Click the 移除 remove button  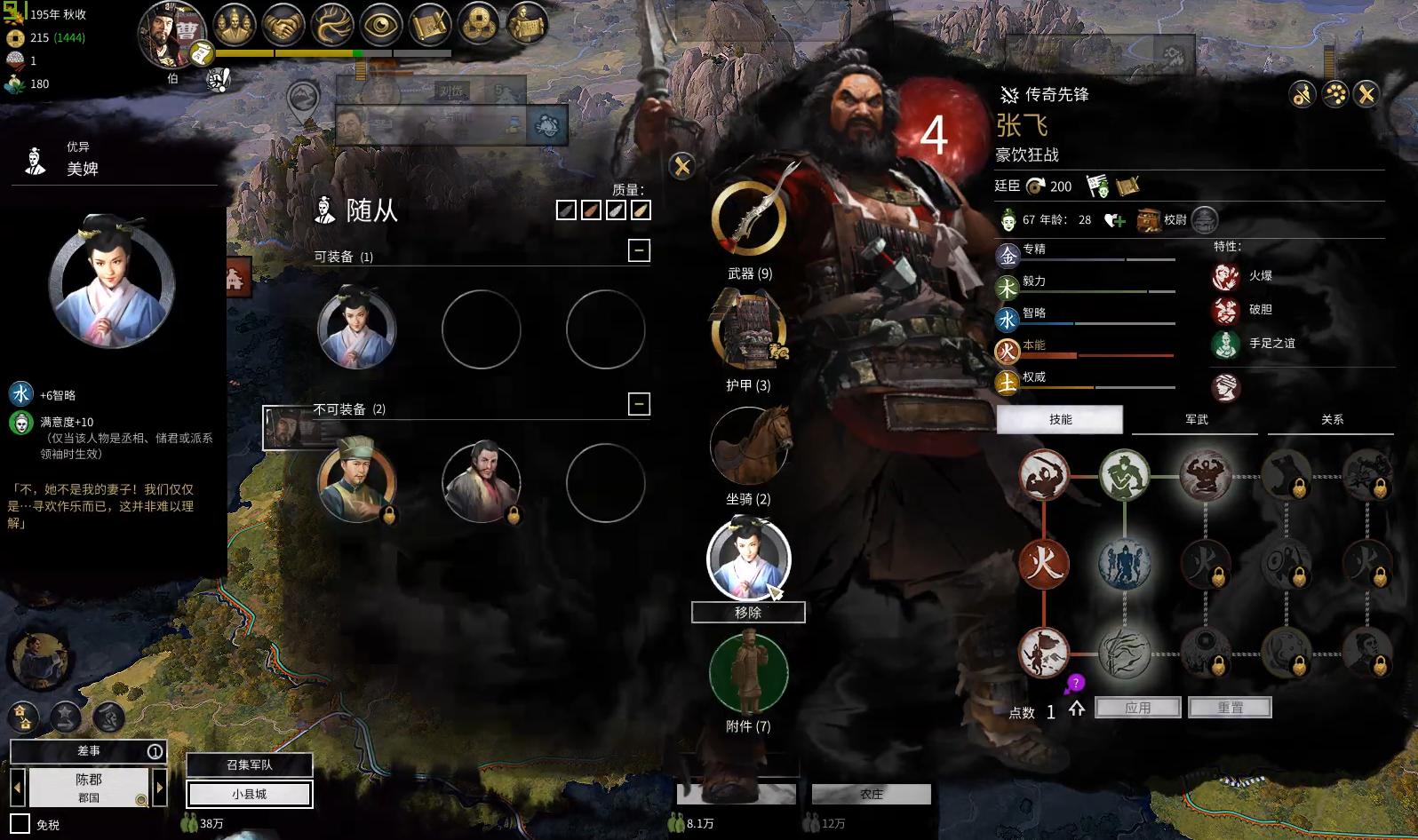click(748, 613)
